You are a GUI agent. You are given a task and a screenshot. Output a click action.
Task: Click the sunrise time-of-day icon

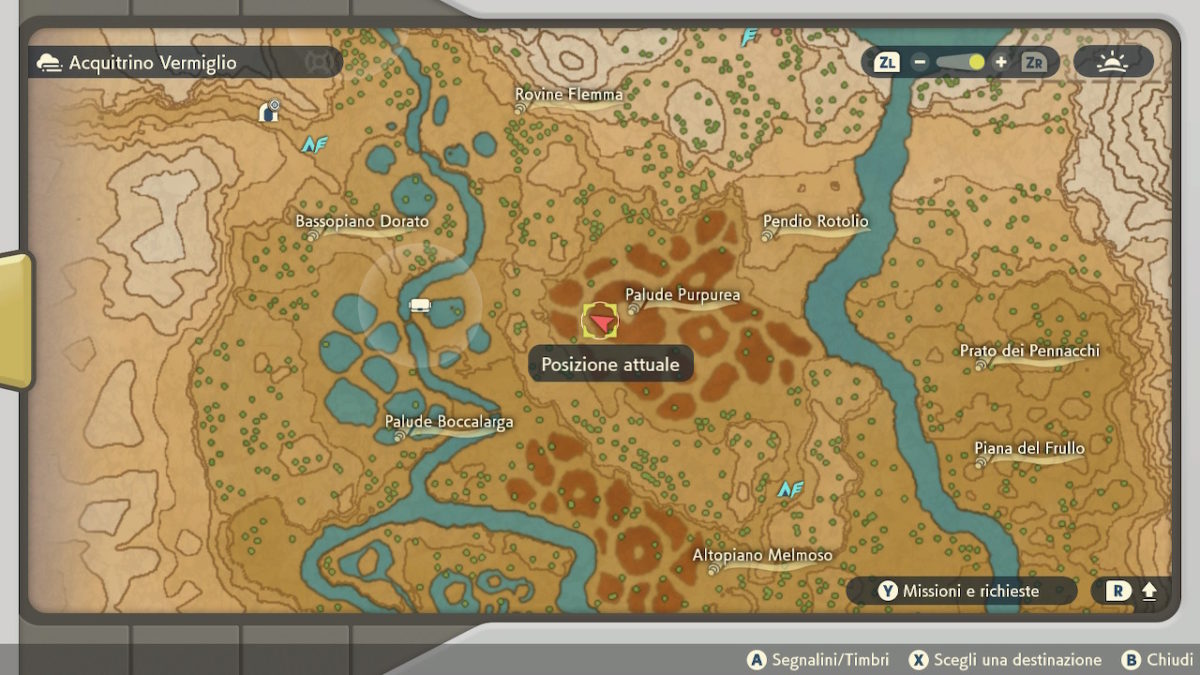coord(1112,62)
